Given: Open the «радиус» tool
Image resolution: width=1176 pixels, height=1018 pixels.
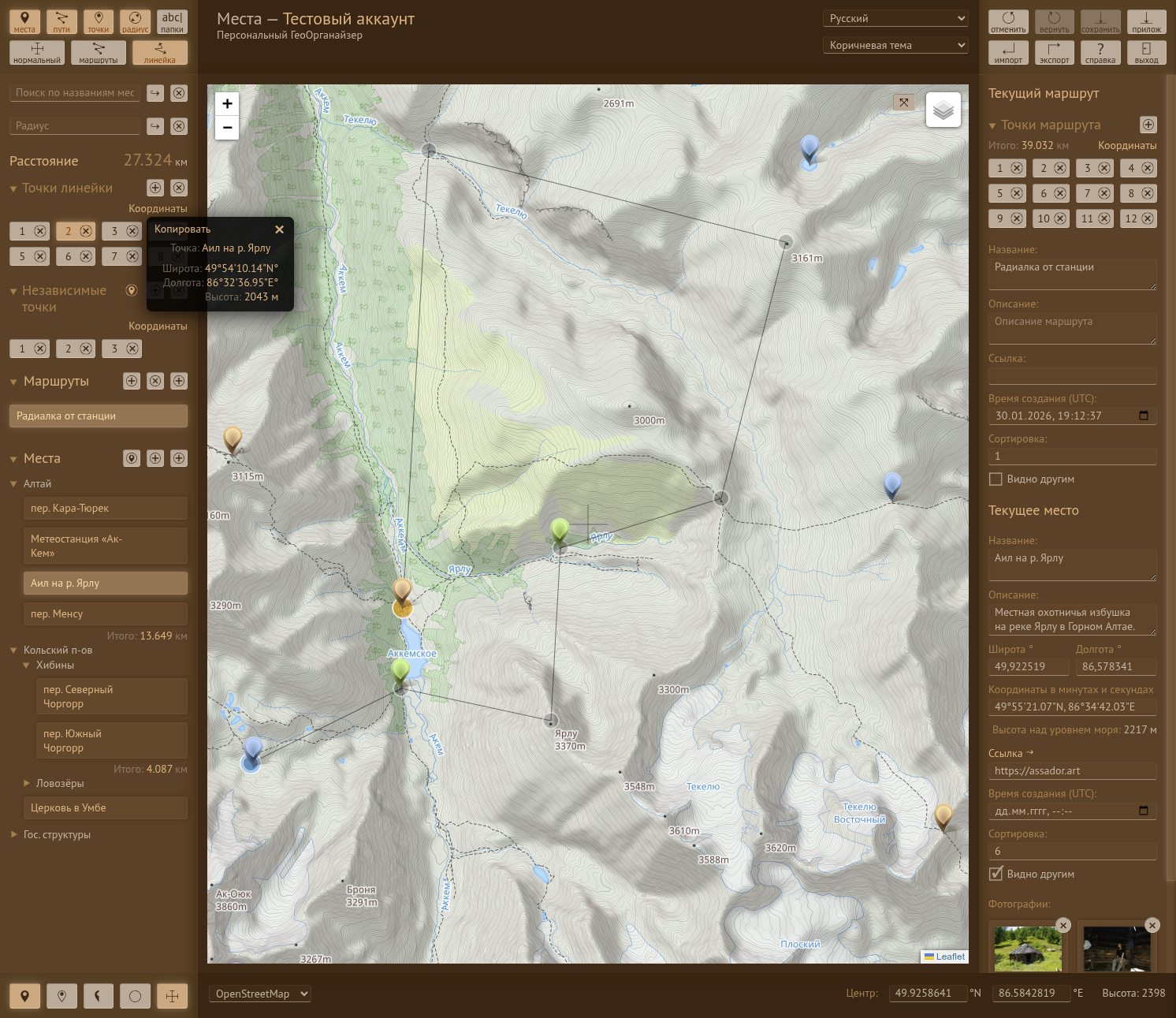Looking at the screenshot, I should pyautogui.click(x=135, y=21).
